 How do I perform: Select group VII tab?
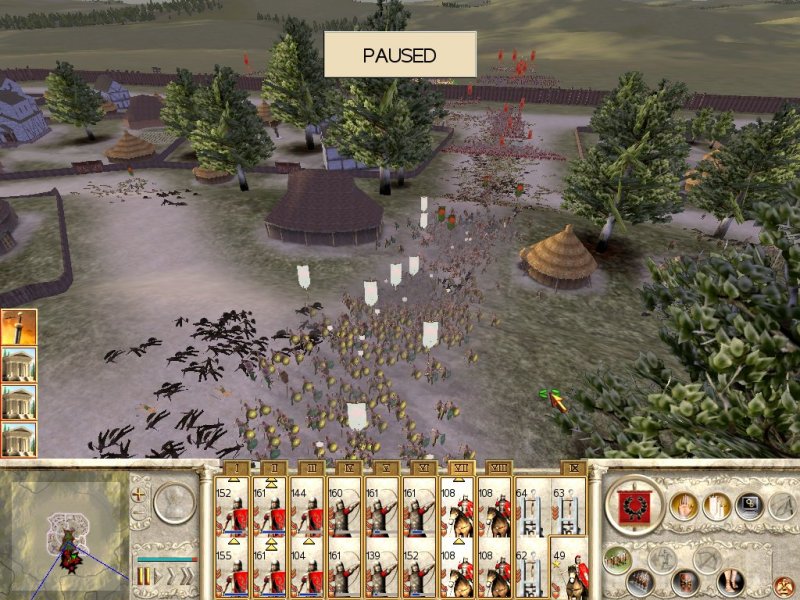coord(459,467)
